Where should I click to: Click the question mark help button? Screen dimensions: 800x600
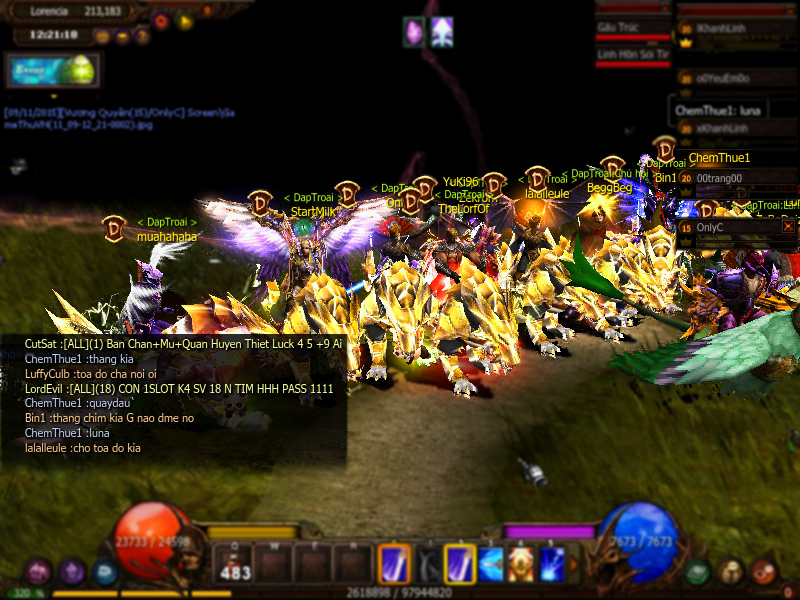click(142, 37)
